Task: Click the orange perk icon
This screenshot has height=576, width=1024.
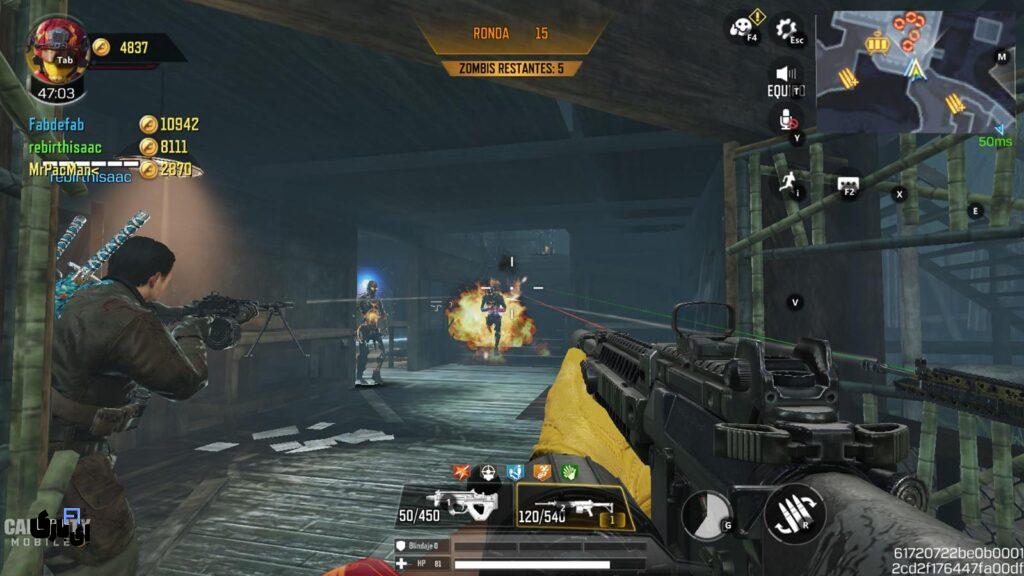Action: point(542,471)
